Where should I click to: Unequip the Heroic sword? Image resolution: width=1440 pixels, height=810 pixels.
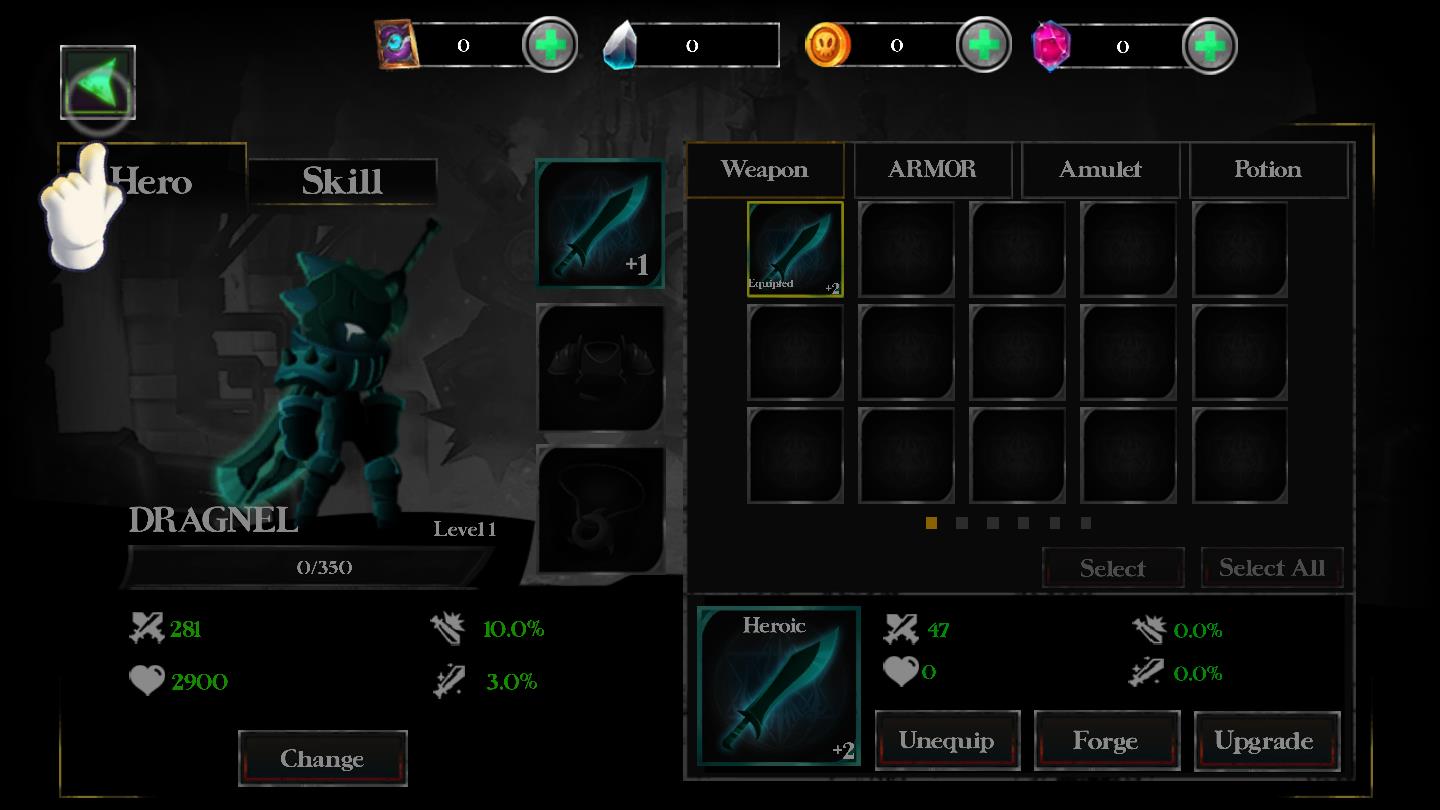(x=947, y=741)
